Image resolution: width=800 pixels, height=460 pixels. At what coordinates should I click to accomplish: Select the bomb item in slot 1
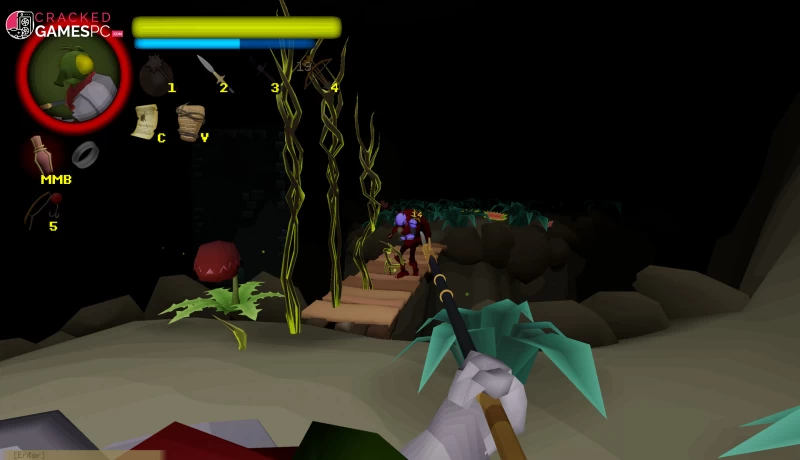click(155, 75)
